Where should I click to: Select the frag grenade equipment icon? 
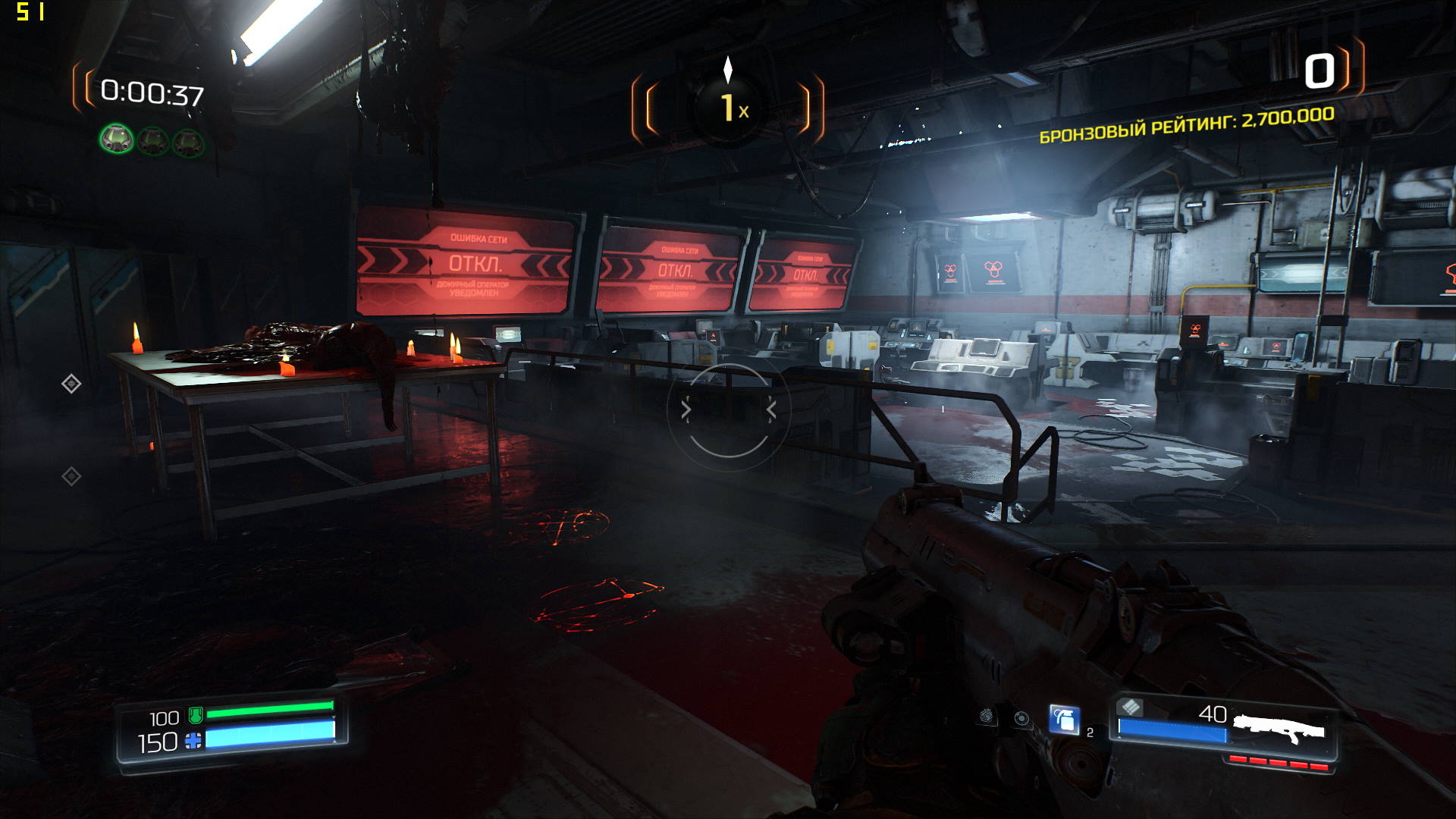[x=1064, y=719]
